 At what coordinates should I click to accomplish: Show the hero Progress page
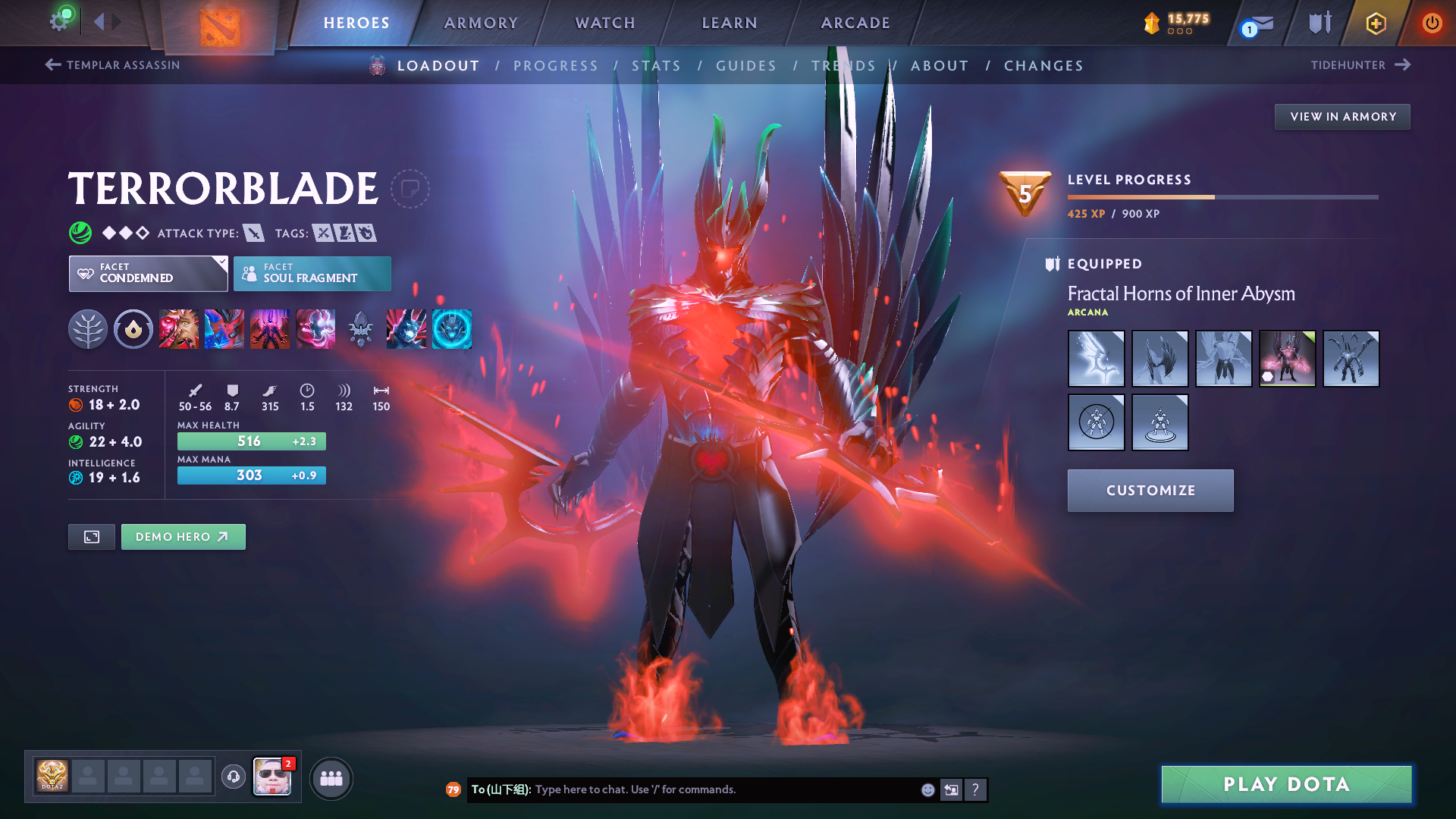click(556, 66)
